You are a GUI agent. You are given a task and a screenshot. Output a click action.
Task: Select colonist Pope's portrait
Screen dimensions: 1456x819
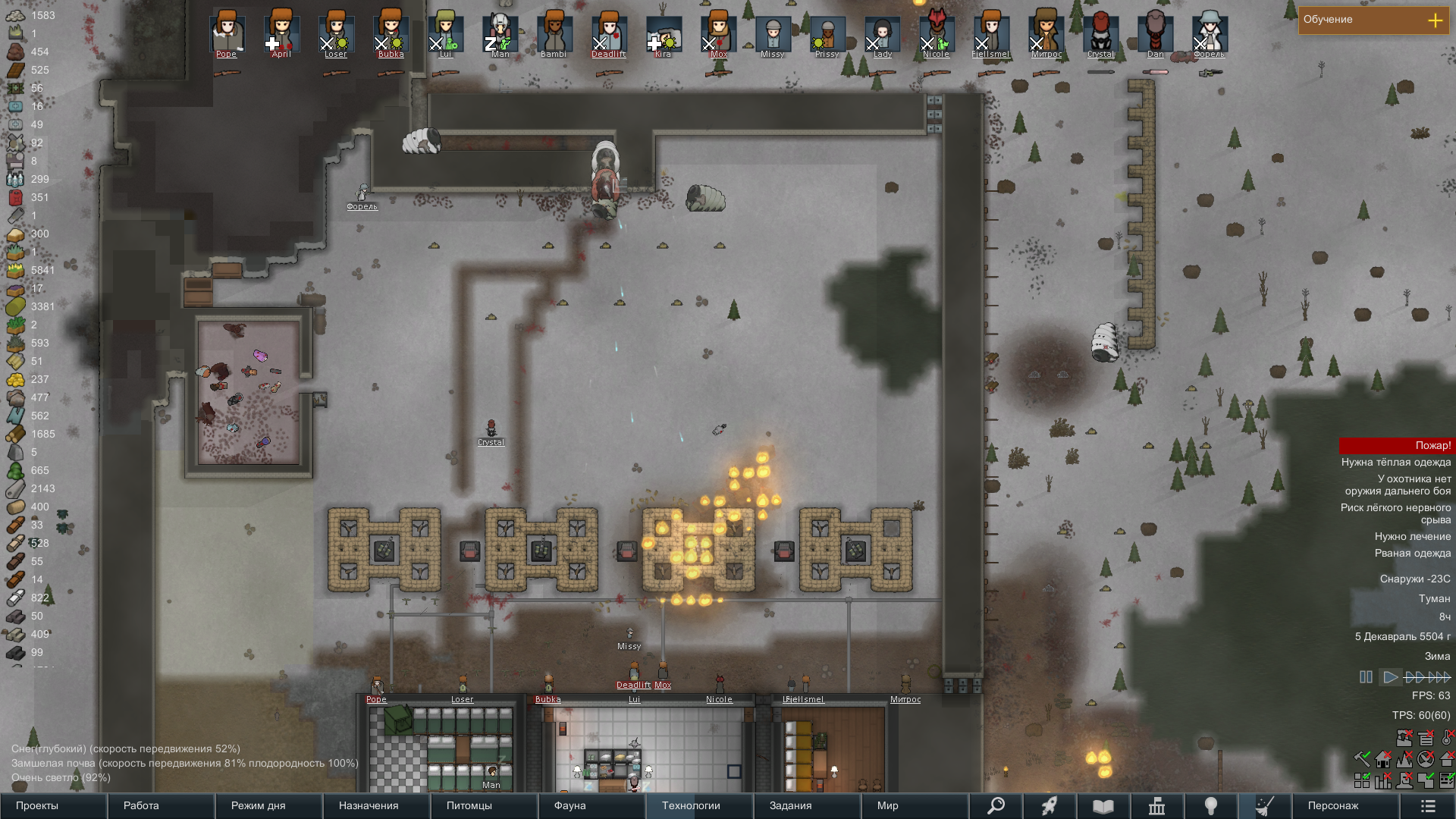(227, 33)
